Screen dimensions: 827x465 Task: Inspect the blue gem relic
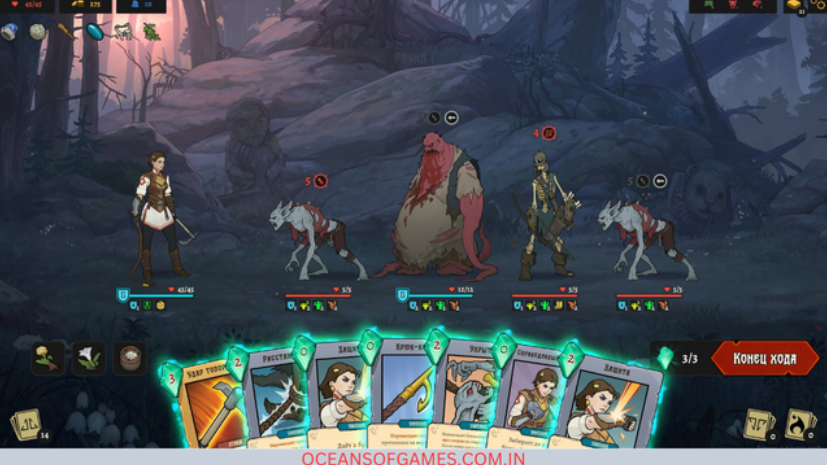tap(94, 31)
